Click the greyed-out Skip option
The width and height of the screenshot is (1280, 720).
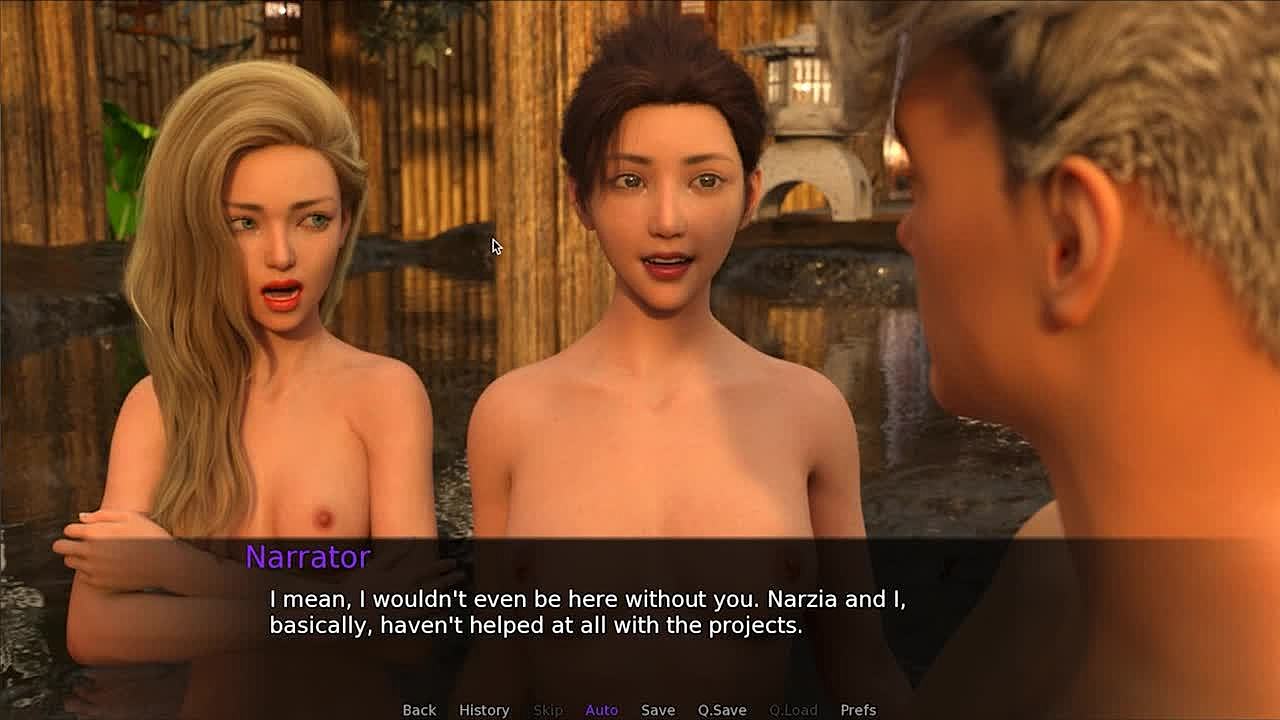[x=548, y=710]
